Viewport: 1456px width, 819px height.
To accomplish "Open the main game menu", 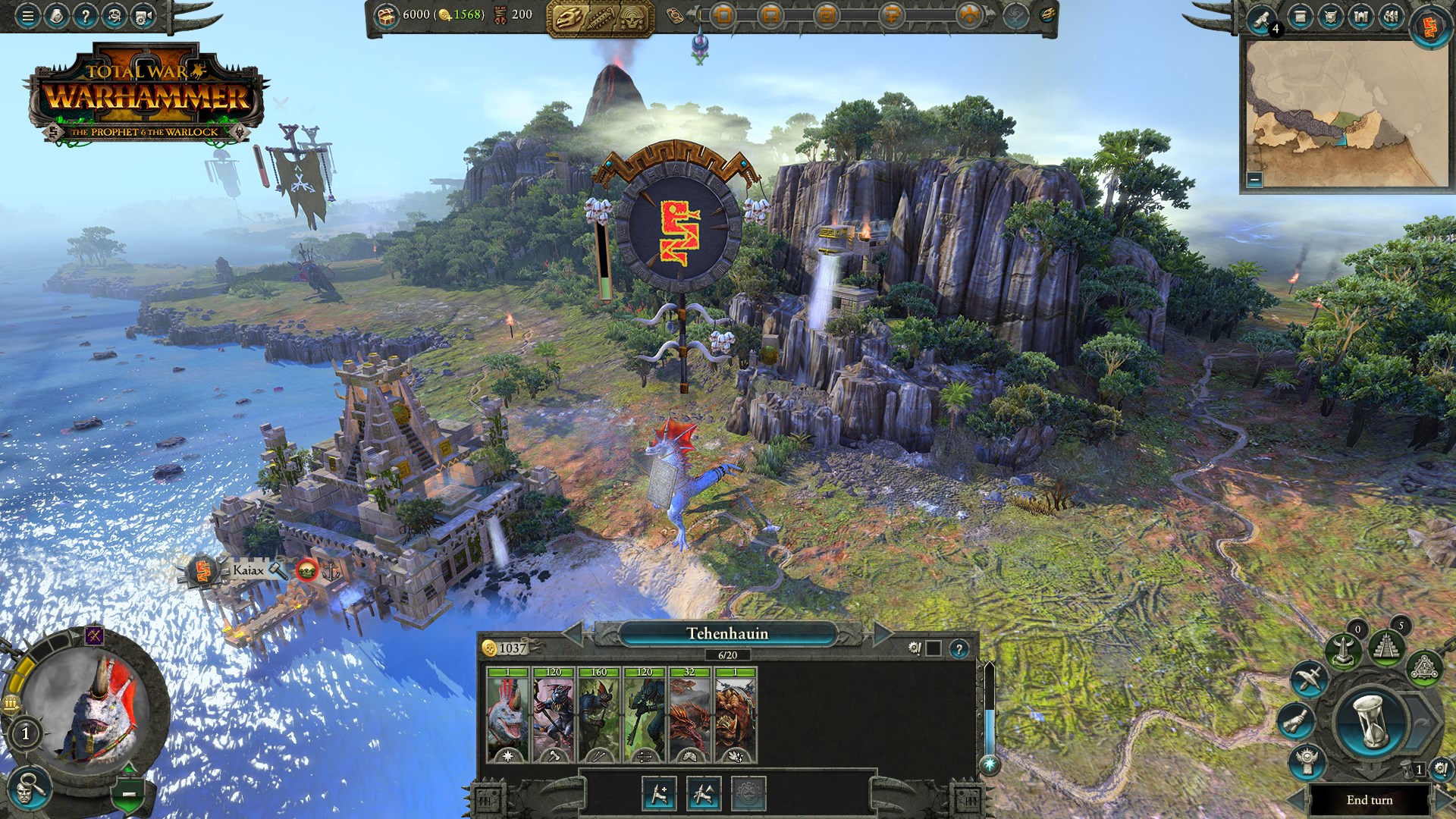I will coord(27,16).
